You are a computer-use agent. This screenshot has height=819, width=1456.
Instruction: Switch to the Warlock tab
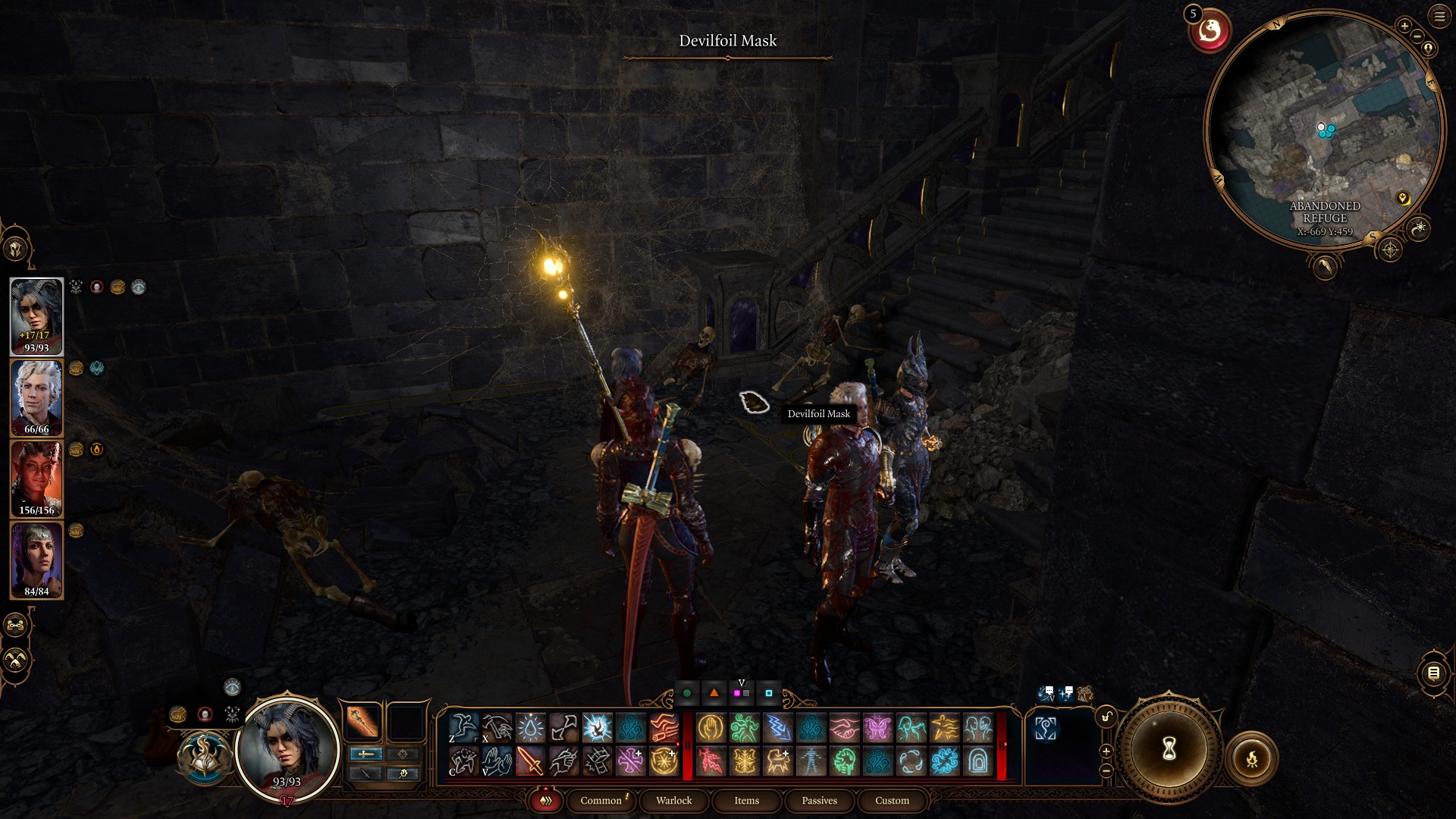coord(673,801)
